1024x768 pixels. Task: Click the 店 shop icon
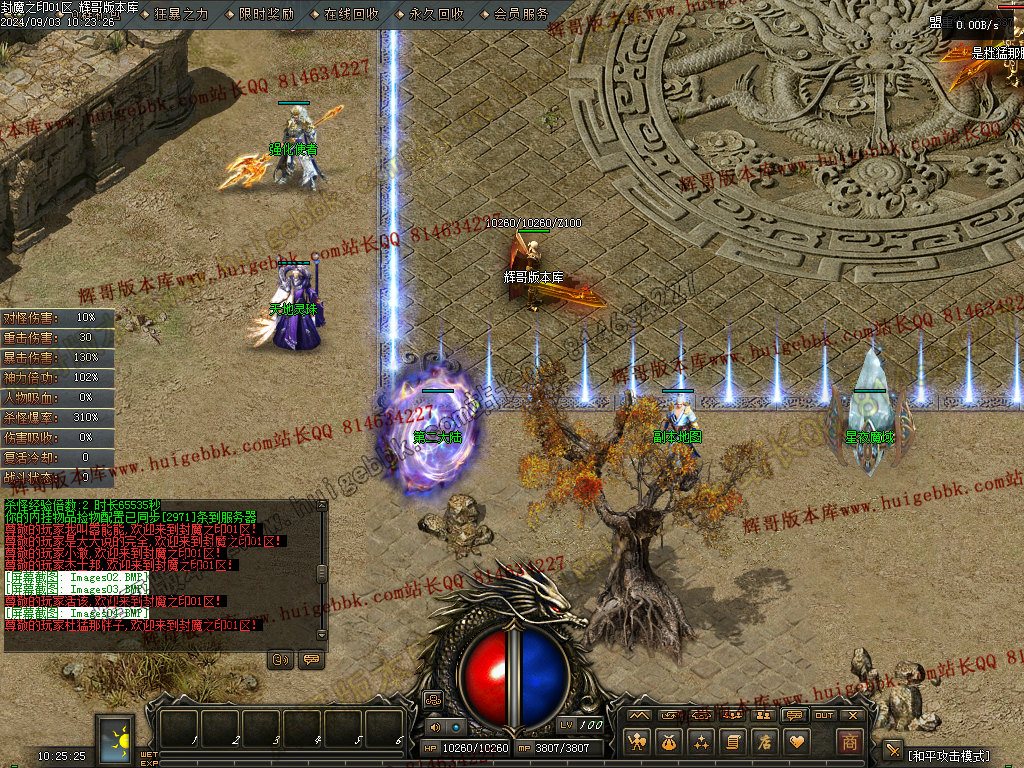coord(765,742)
